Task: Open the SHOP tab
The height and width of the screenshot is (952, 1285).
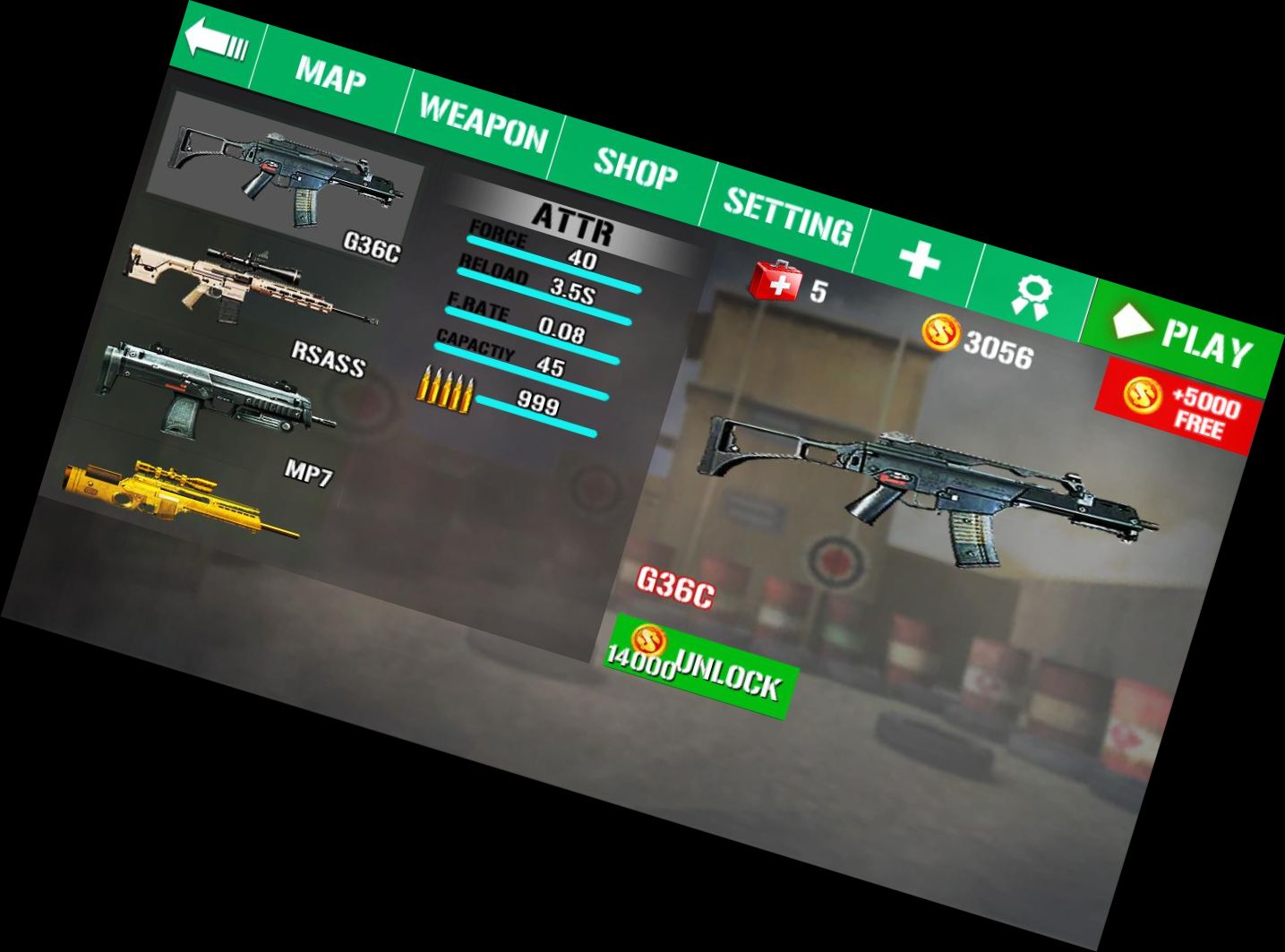Action: point(635,167)
